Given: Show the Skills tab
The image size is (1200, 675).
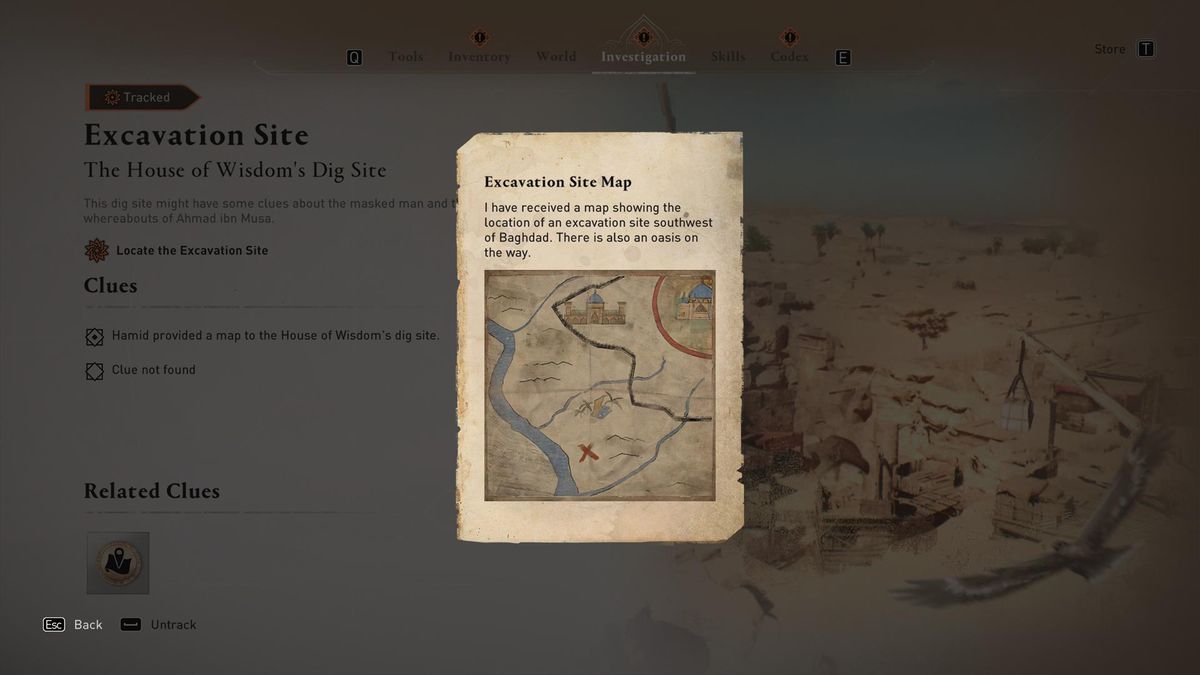Looking at the screenshot, I should coord(728,57).
